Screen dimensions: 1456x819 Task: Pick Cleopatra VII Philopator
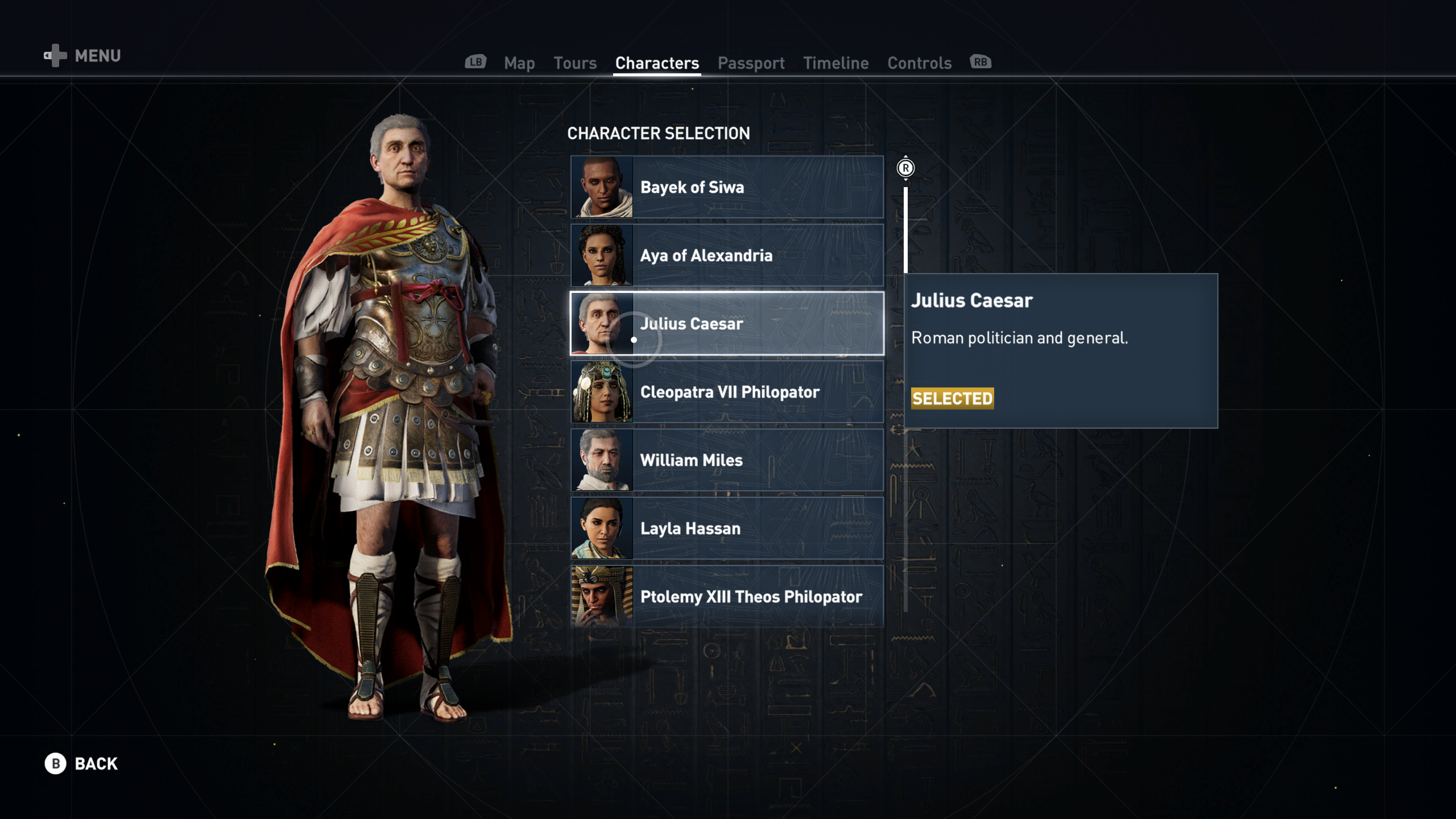coord(727,392)
